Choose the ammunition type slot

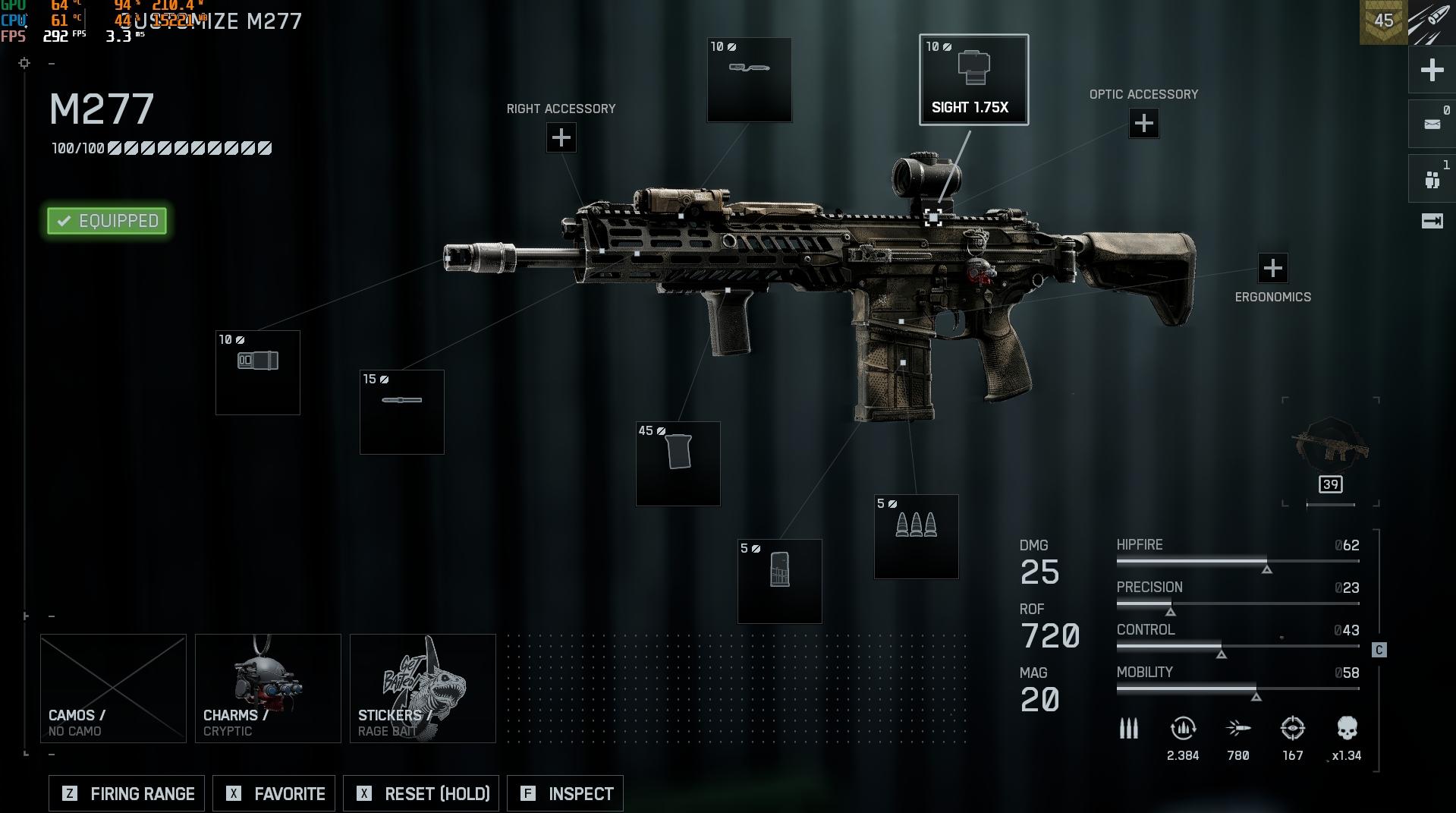tap(917, 537)
